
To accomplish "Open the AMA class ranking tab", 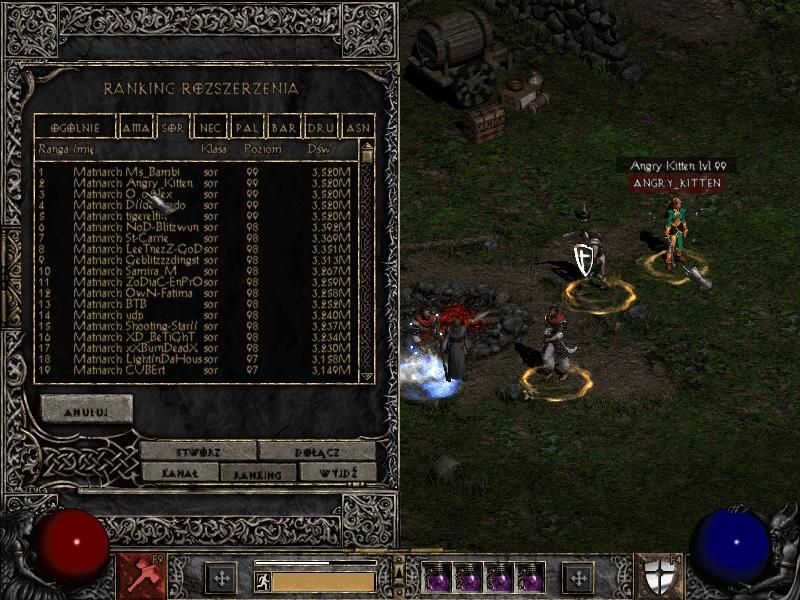I will point(133,128).
